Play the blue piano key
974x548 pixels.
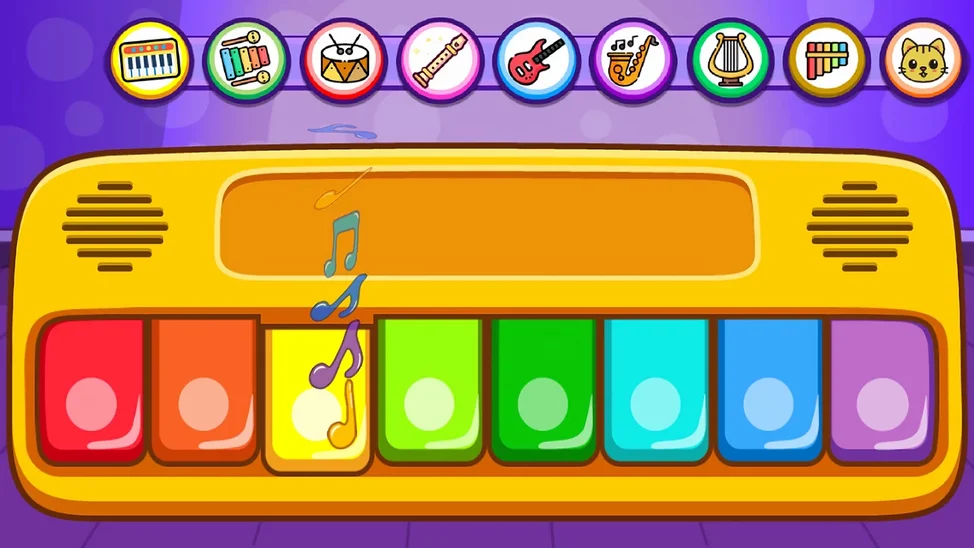pyautogui.click(x=769, y=392)
